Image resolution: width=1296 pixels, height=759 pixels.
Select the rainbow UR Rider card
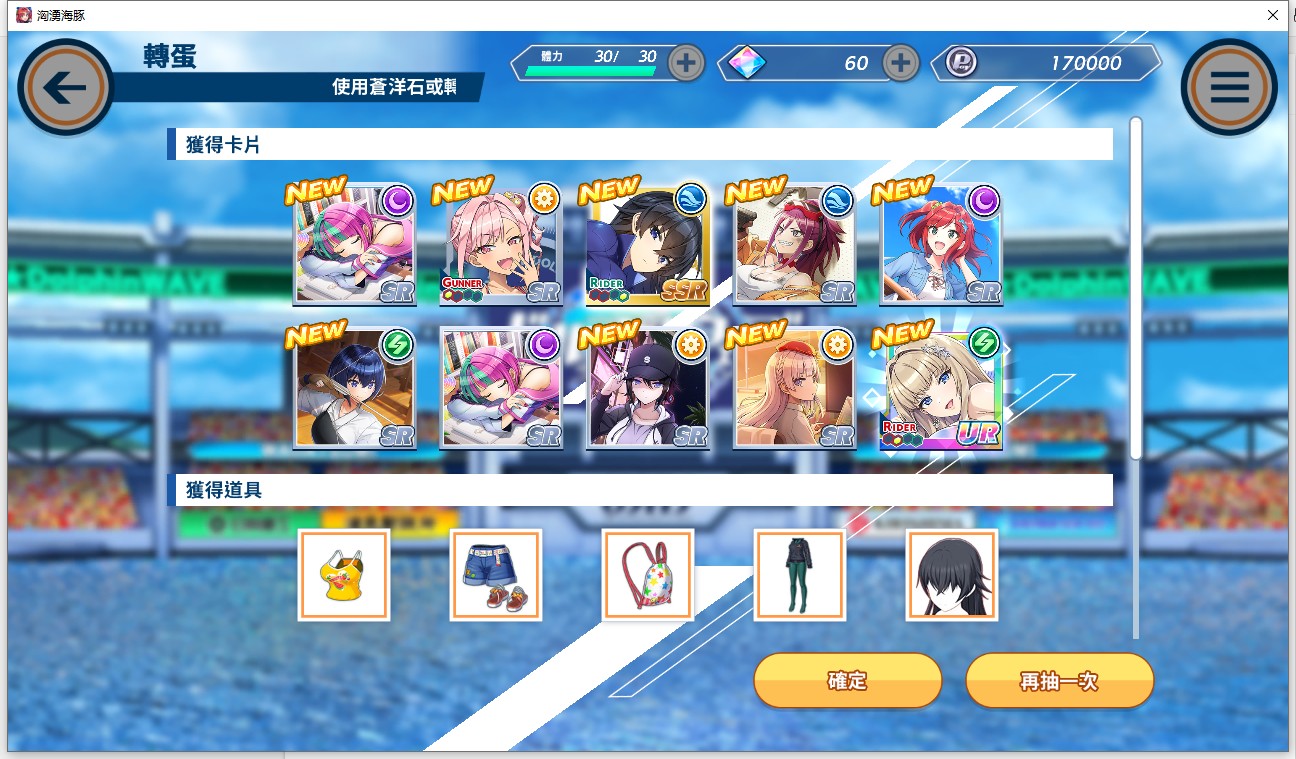[x=941, y=389]
